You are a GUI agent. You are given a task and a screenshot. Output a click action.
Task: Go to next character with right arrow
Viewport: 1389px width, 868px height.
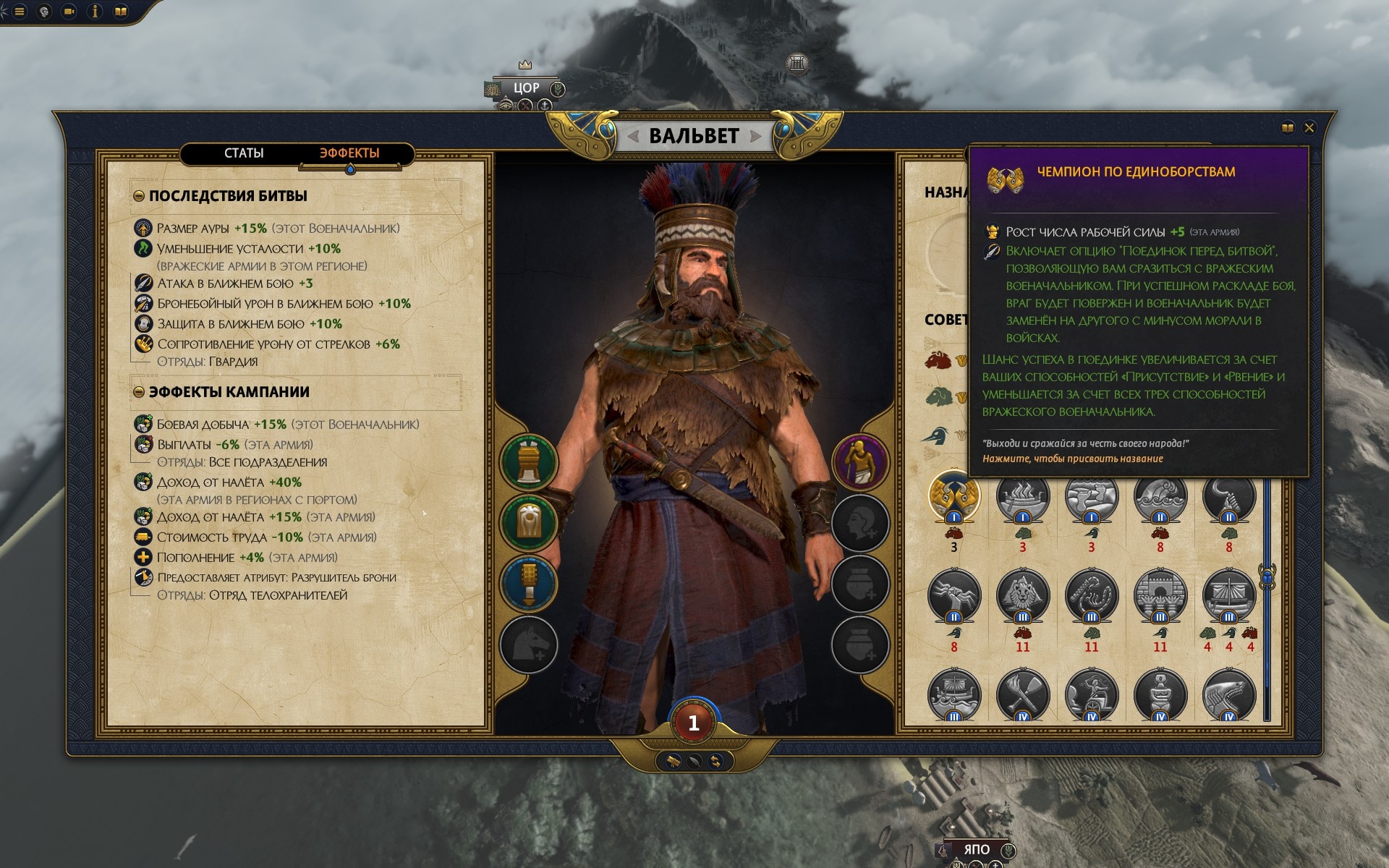pos(756,136)
